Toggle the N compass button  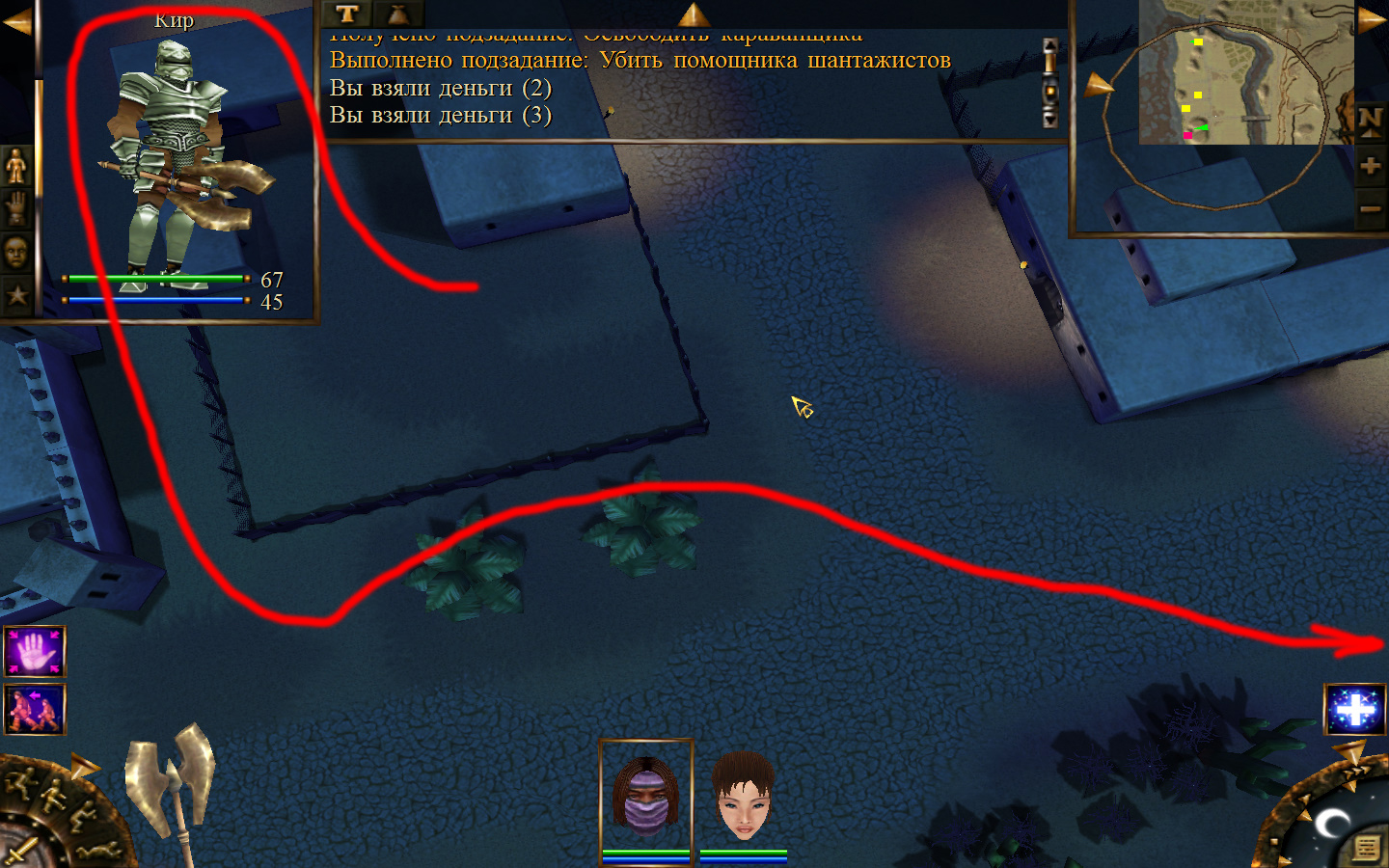(1370, 121)
